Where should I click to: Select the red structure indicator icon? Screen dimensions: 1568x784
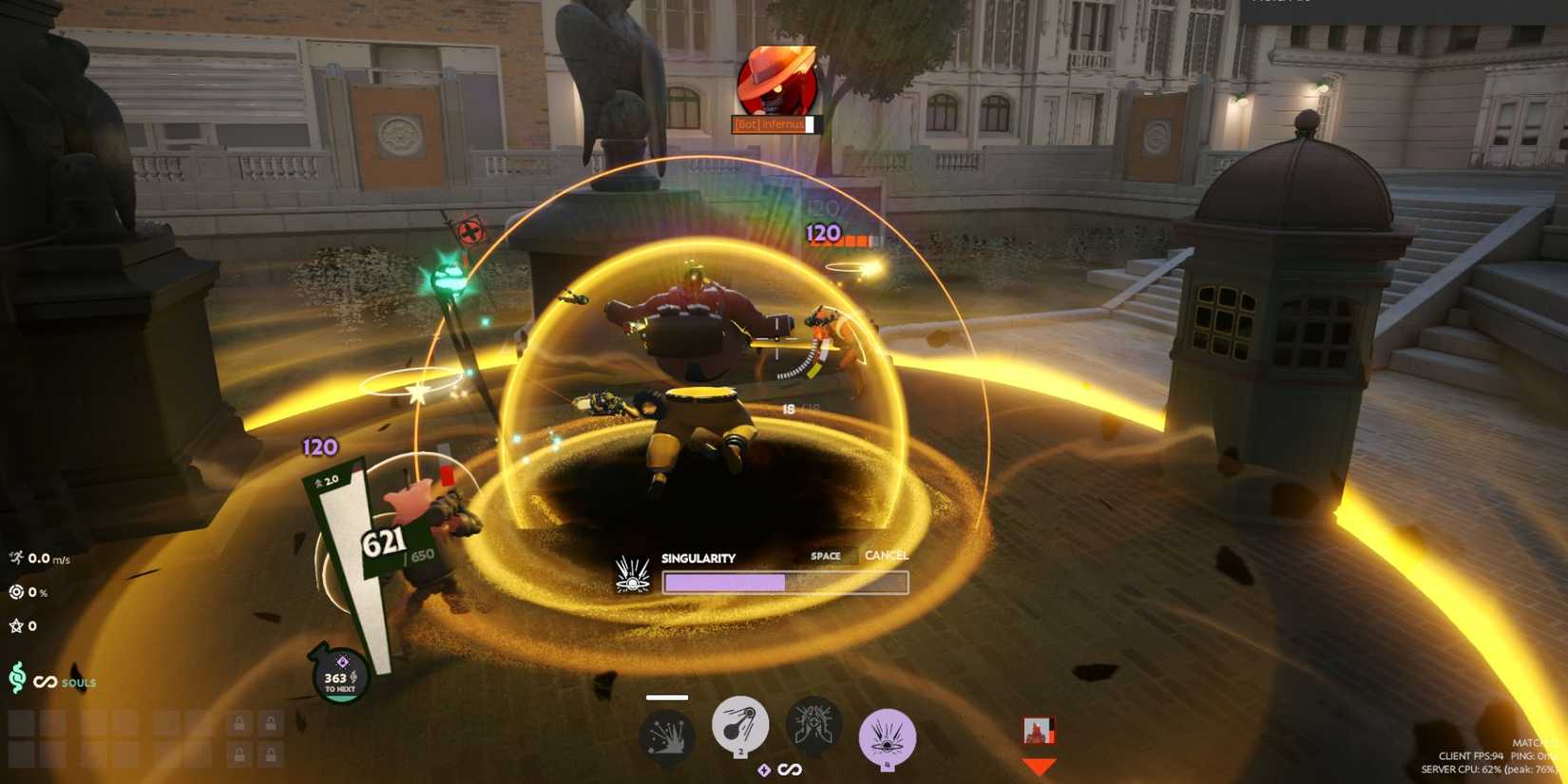(x=1040, y=730)
